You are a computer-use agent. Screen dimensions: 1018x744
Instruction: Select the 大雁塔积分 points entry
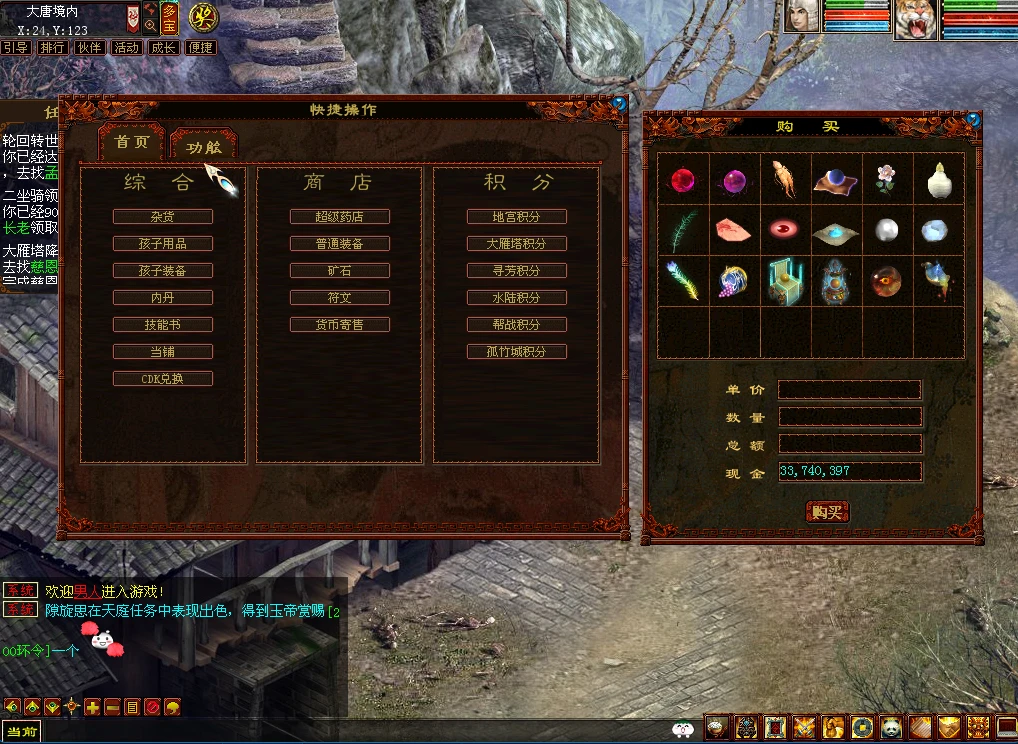[x=517, y=244]
